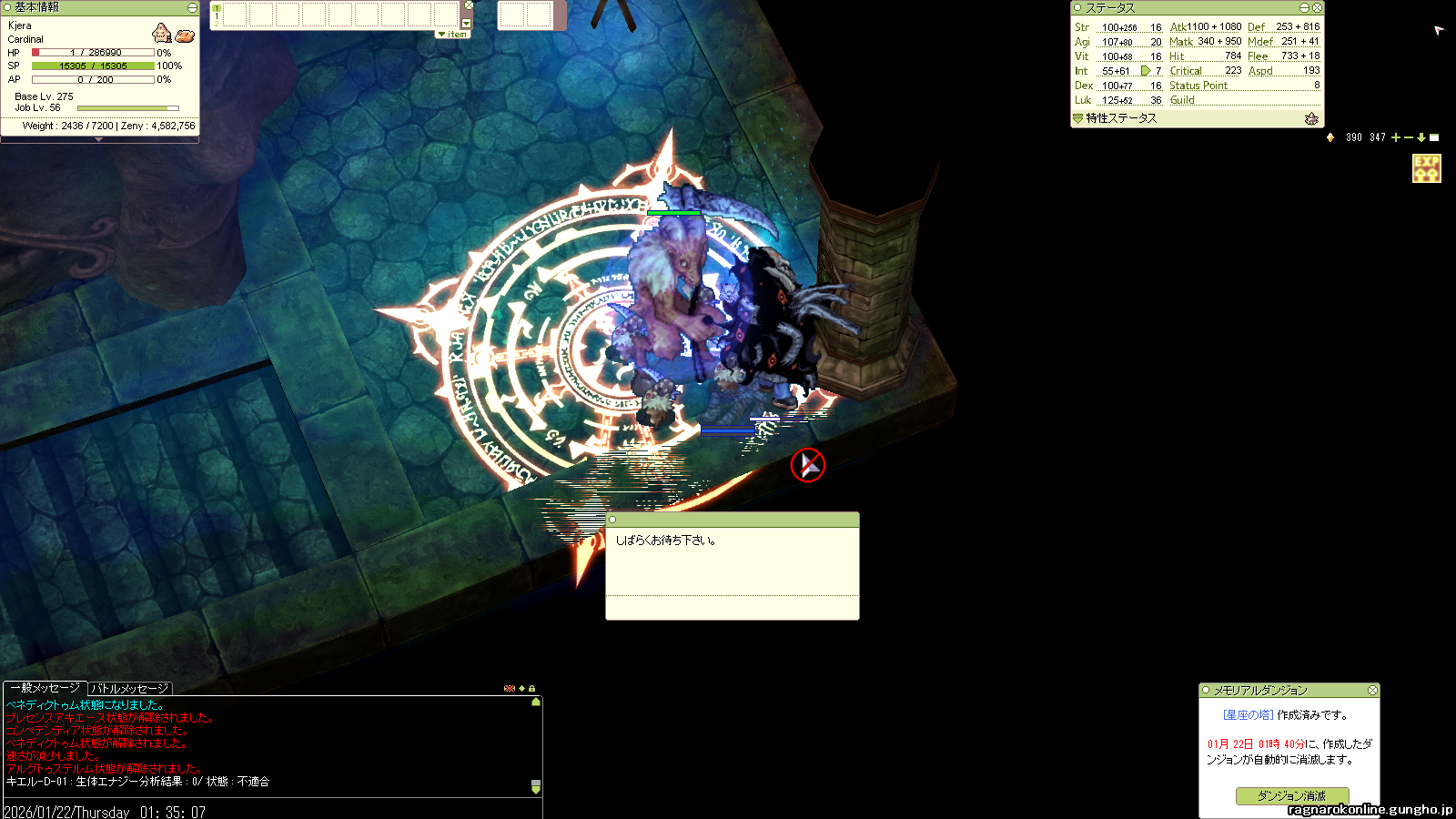Click the 星座の塔 dungeon link

[1248, 715]
